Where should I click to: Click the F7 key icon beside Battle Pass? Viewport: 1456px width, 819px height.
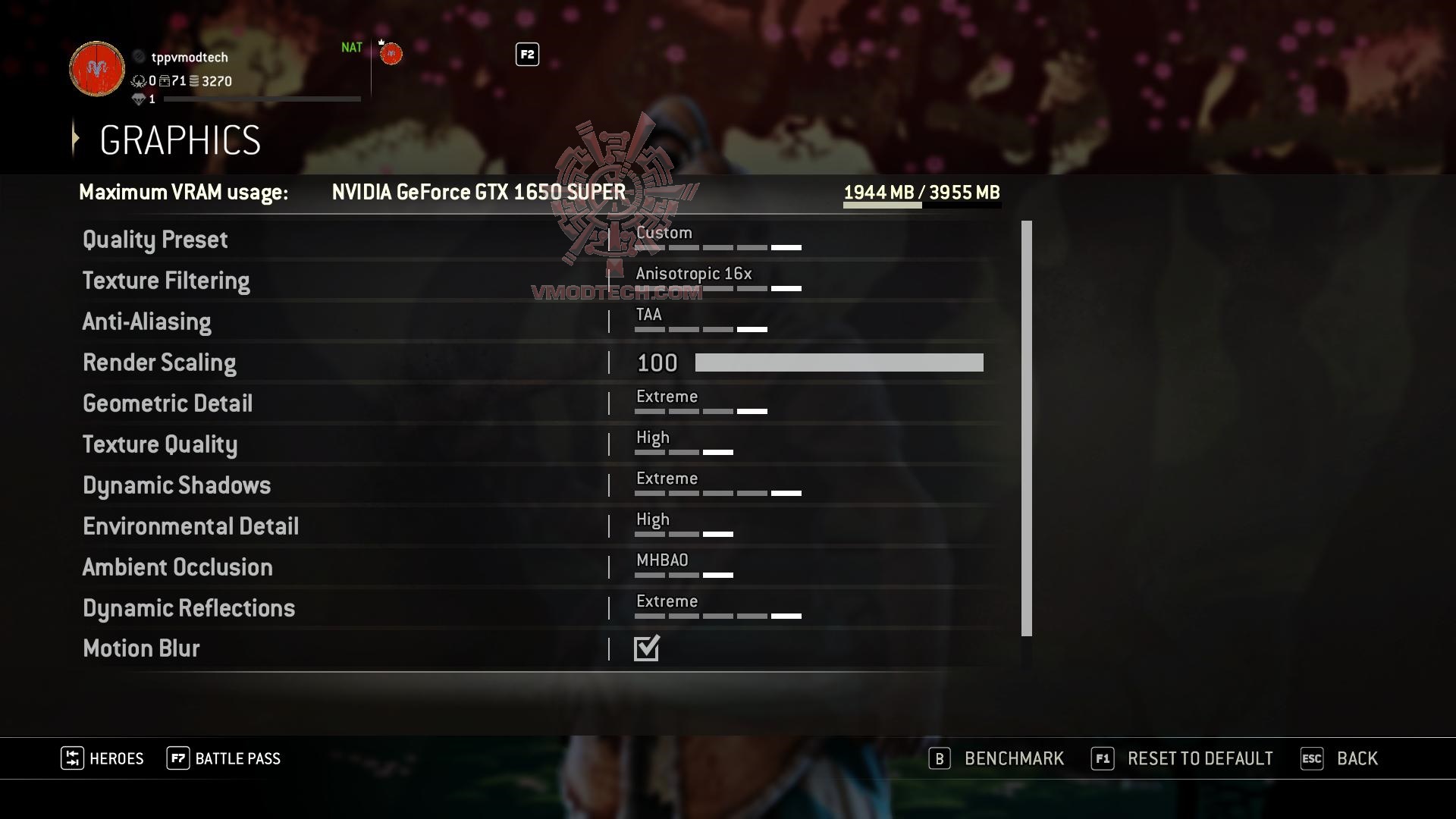[x=177, y=758]
